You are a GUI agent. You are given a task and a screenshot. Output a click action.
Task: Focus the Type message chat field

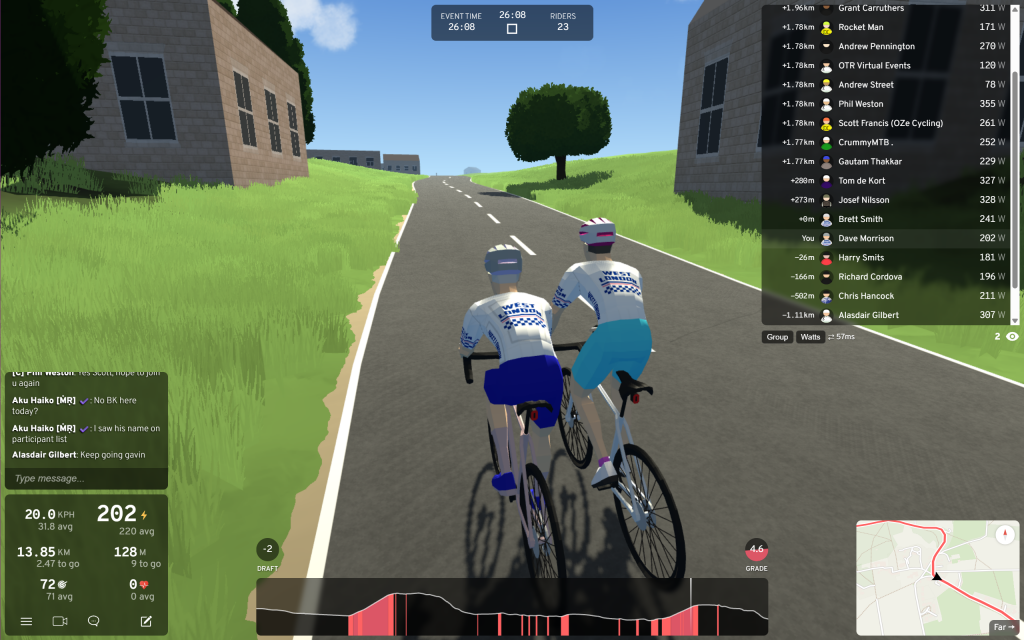(x=85, y=479)
